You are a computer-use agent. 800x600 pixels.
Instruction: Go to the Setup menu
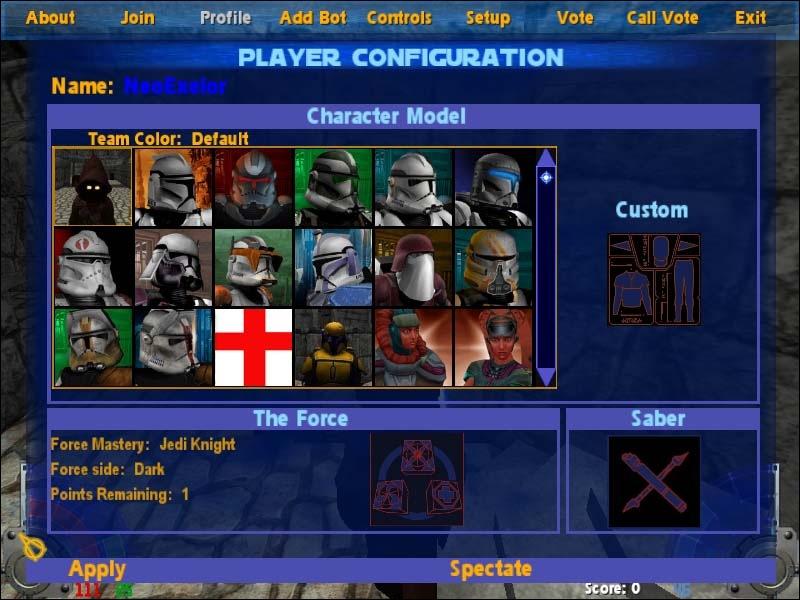tap(488, 18)
